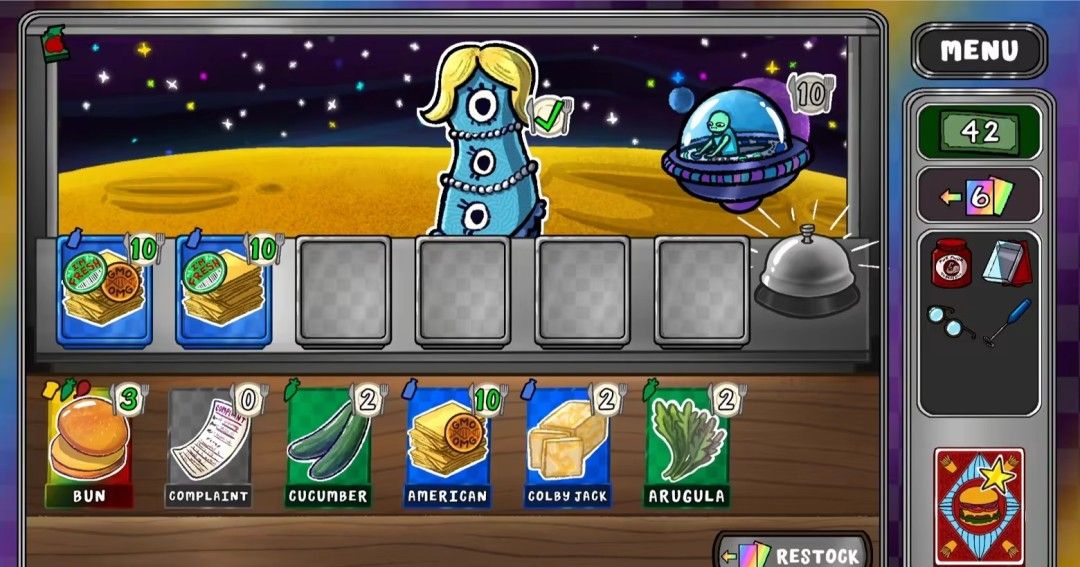Inspect the round eyeglasses item

[x=949, y=322]
